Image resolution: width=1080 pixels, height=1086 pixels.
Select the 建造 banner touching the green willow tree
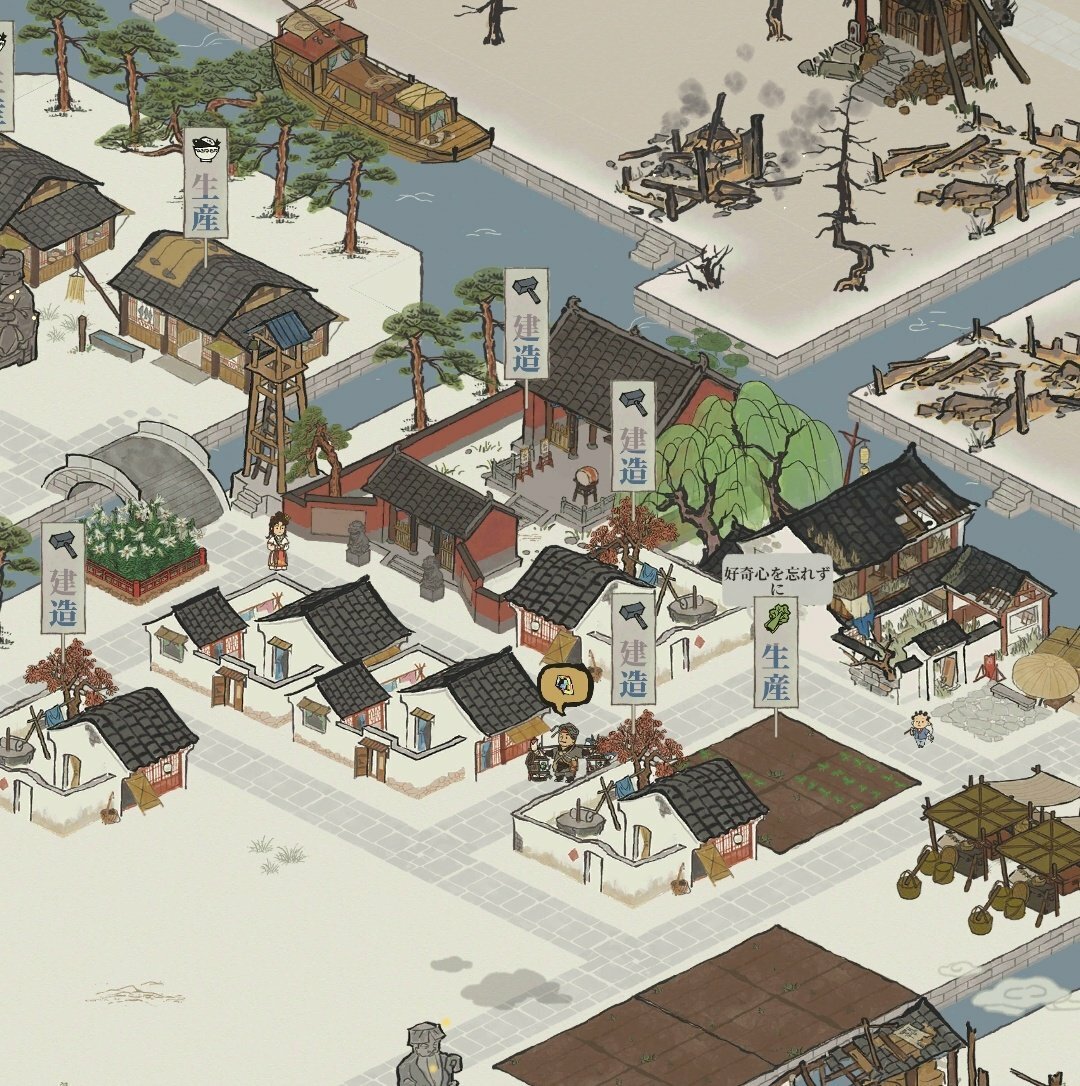pyautogui.click(x=633, y=436)
